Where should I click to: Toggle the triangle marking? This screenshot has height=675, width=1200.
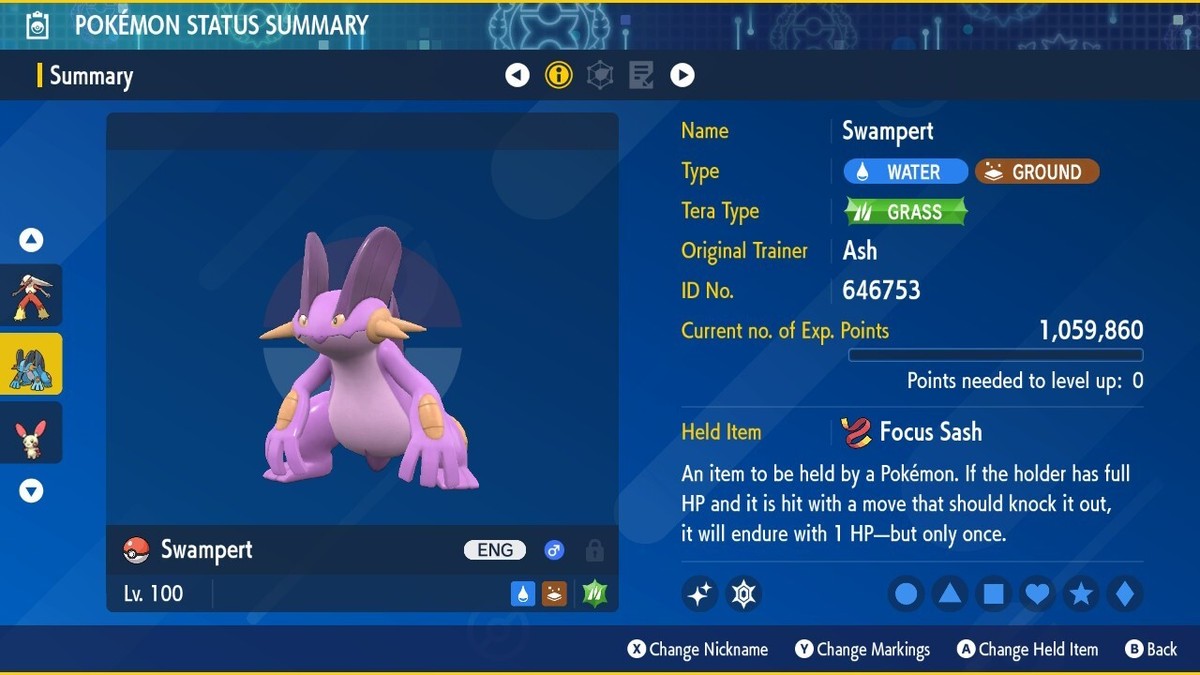pos(950,594)
